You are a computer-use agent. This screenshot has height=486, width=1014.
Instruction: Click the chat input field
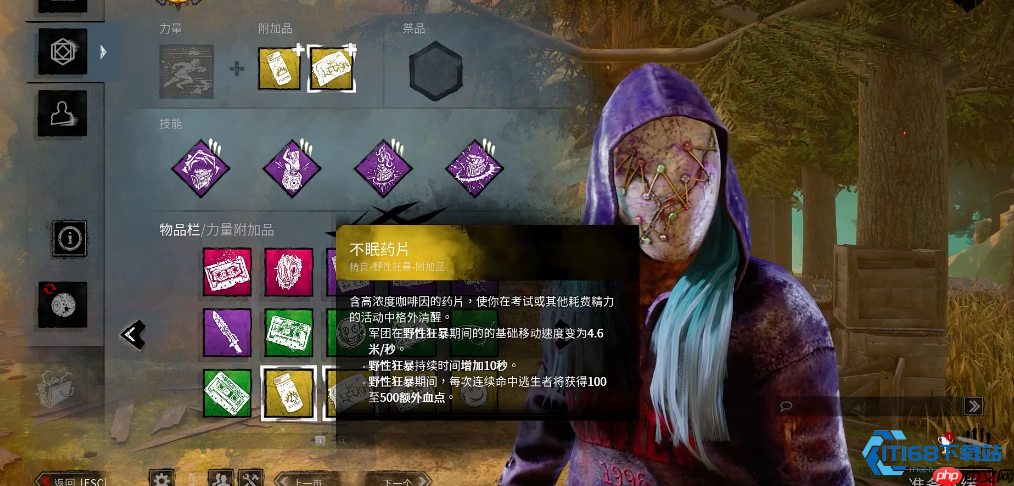coord(870,406)
